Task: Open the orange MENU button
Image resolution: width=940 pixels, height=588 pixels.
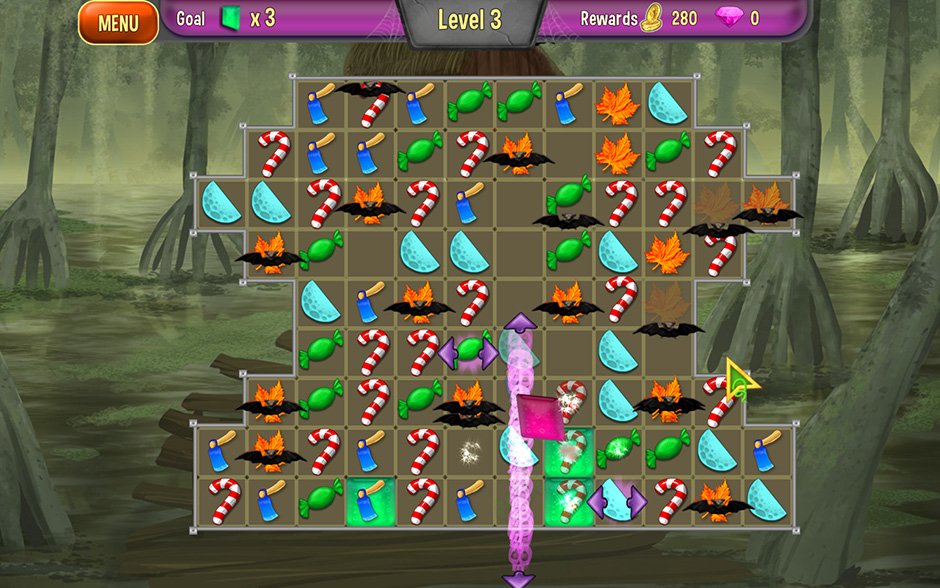Action: (x=118, y=22)
